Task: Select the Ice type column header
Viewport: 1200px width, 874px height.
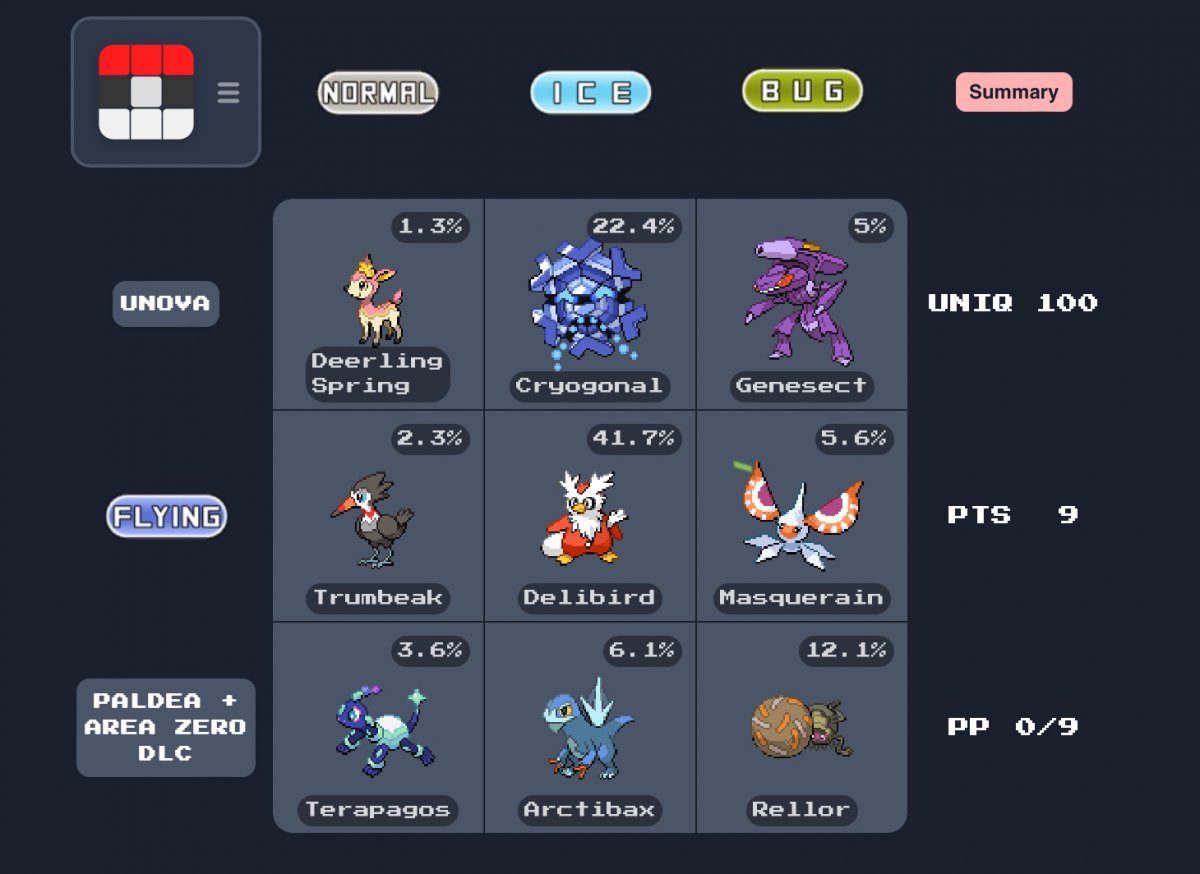Action: pyautogui.click(x=590, y=93)
